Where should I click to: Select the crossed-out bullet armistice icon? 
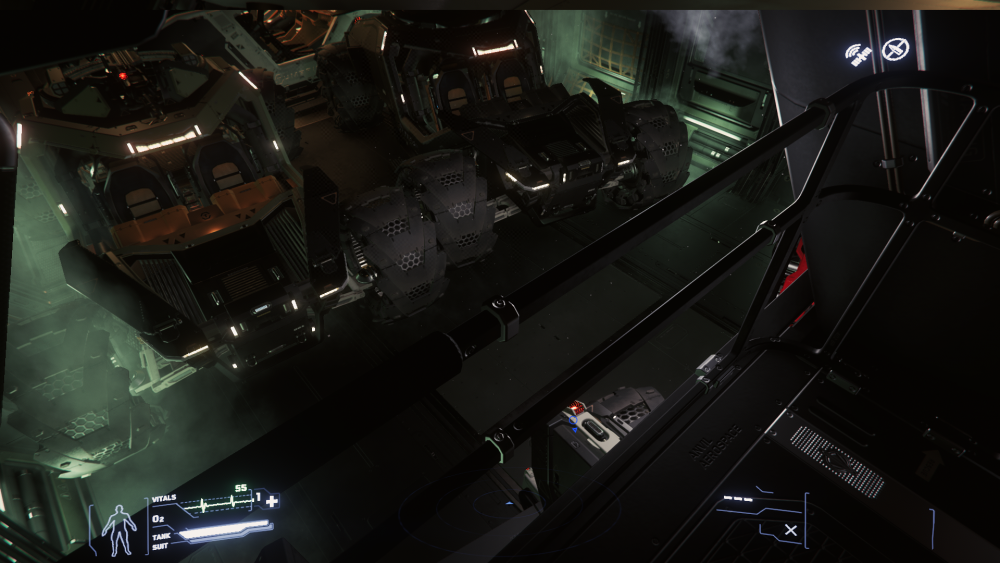(x=897, y=47)
